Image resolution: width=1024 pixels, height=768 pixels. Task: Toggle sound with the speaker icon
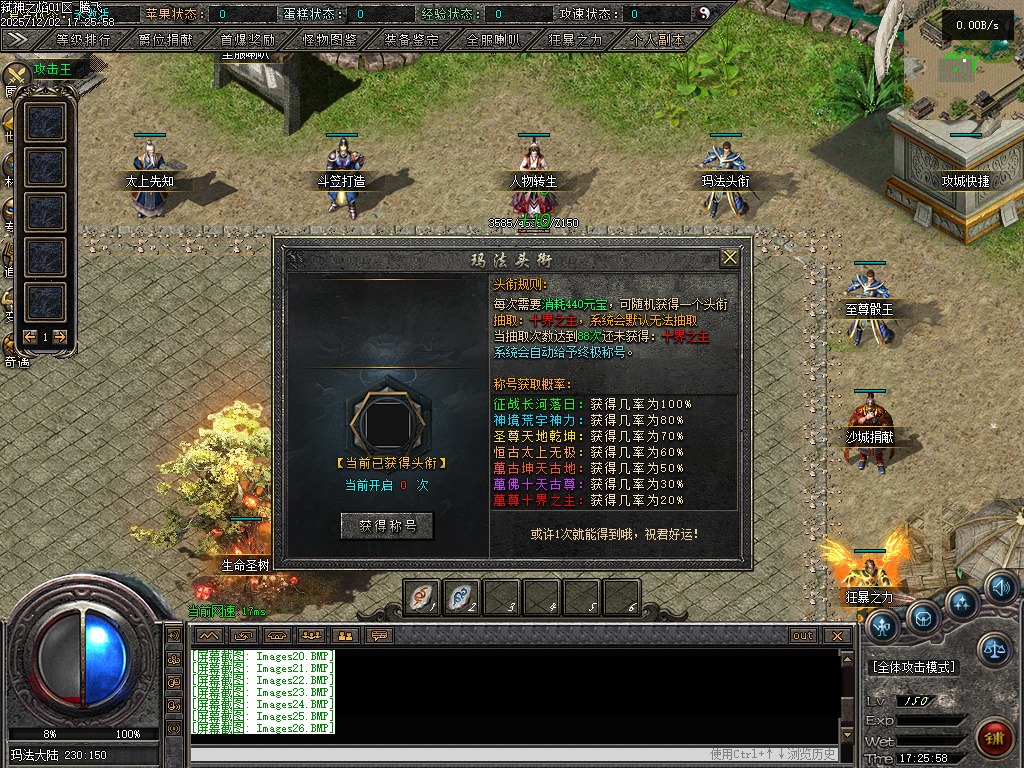pyautogui.click(x=1001, y=586)
